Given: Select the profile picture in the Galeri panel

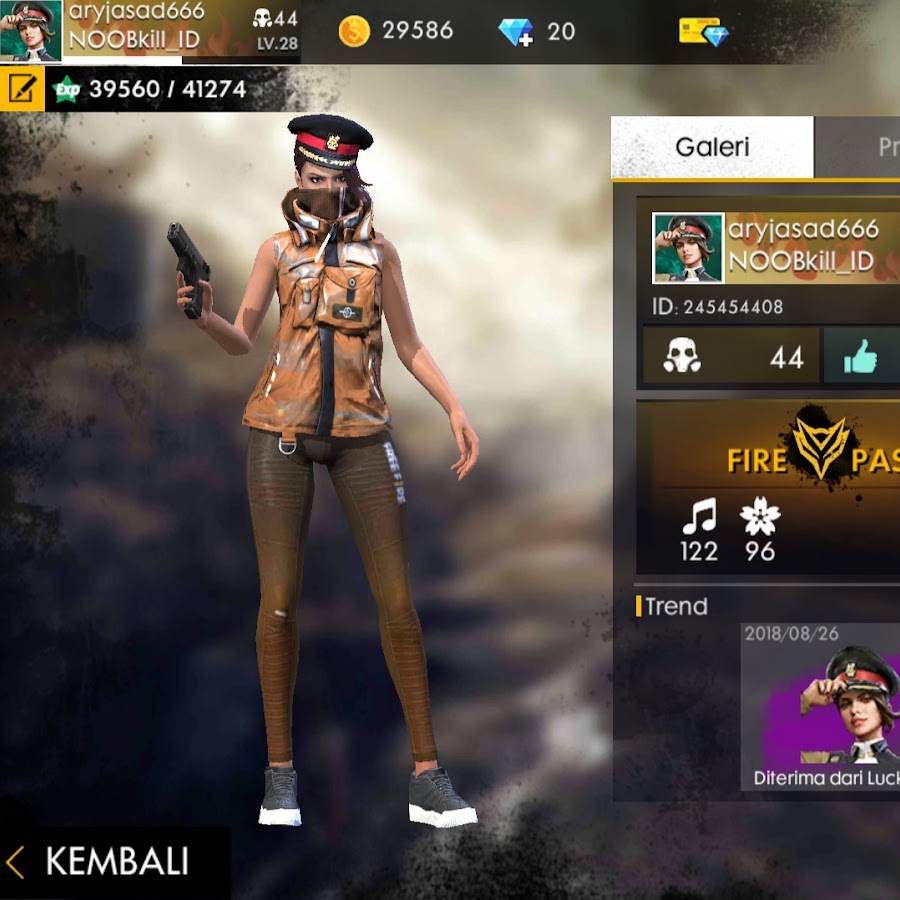Looking at the screenshot, I should tap(688, 247).
